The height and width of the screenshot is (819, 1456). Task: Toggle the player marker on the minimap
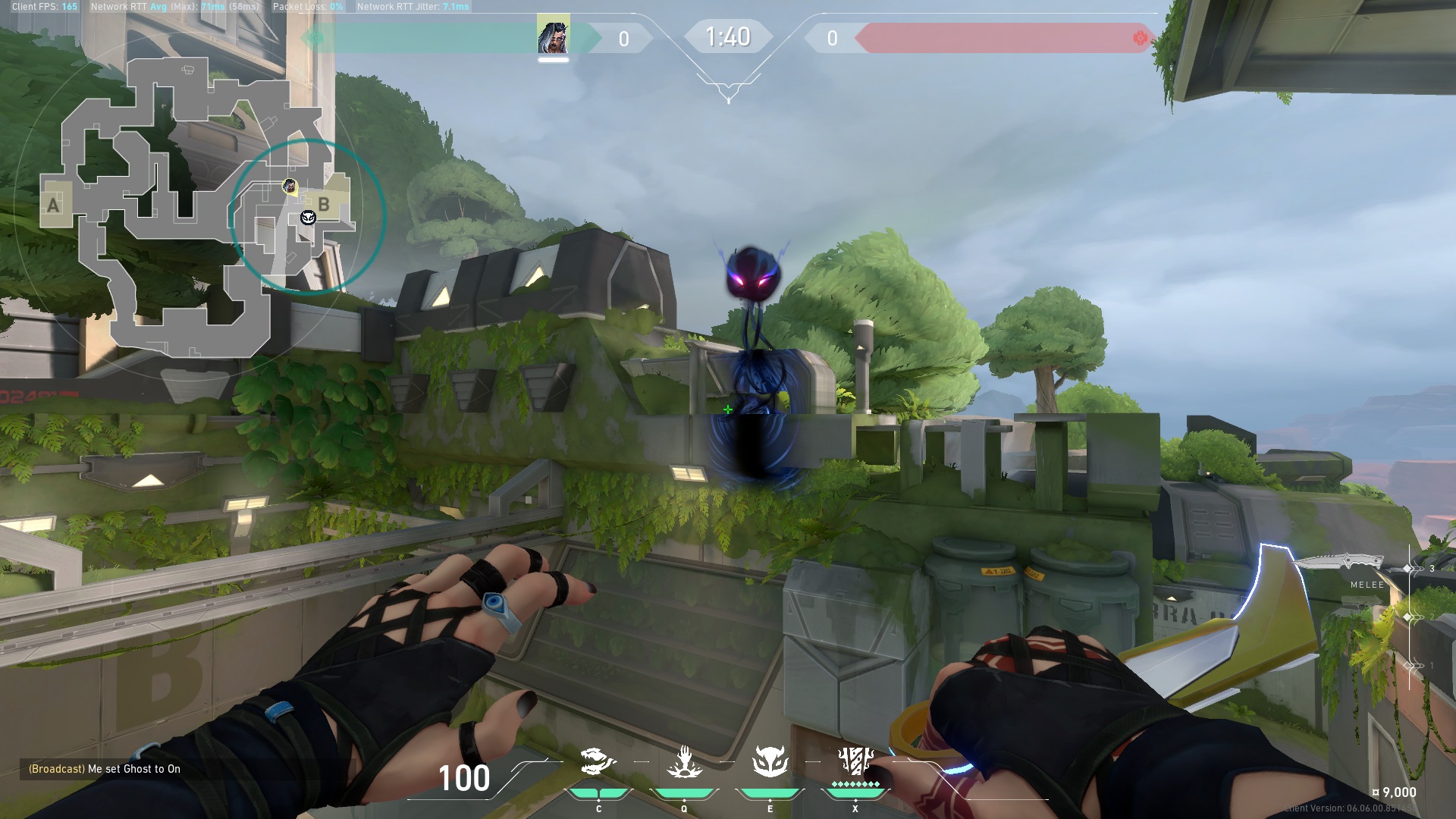[x=290, y=186]
